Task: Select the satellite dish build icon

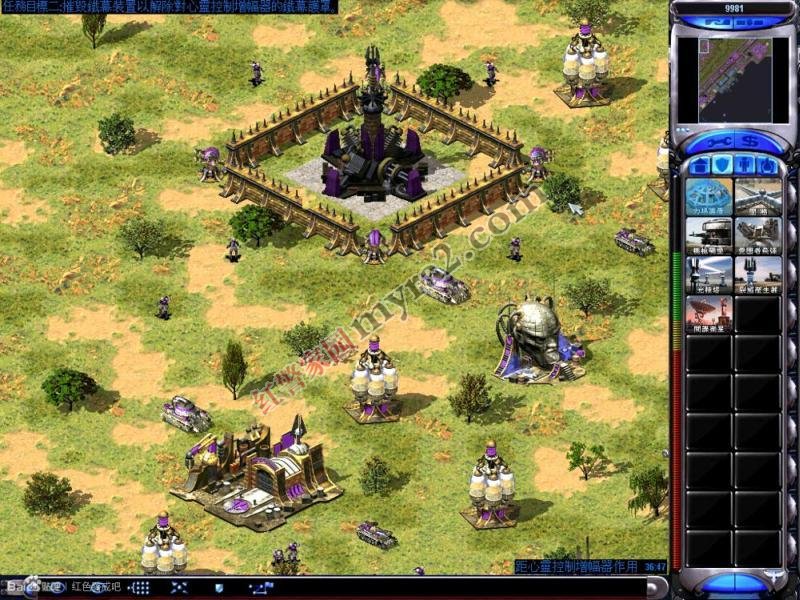Action: click(x=709, y=314)
